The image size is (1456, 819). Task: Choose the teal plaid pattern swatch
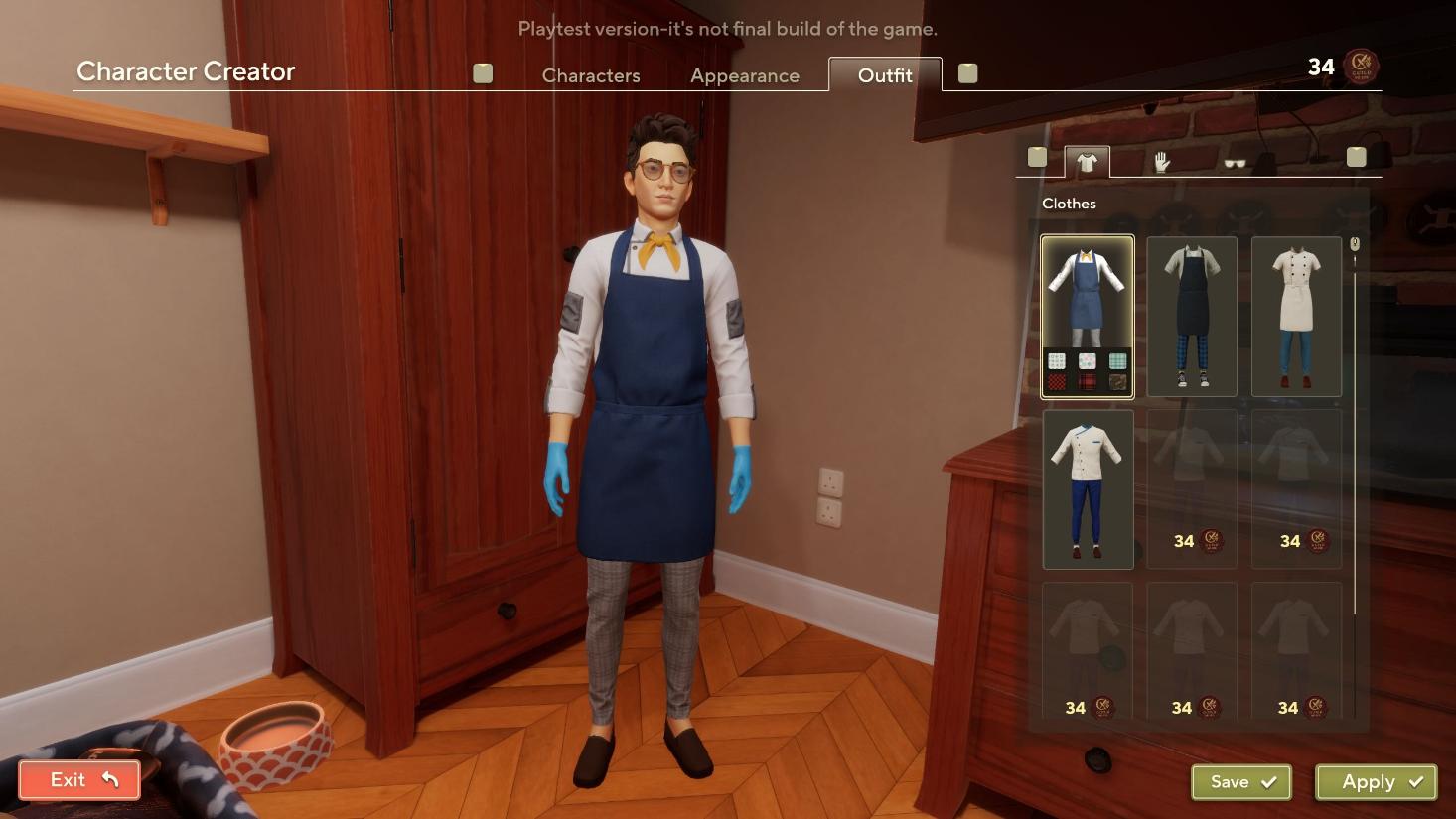coord(1117,361)
